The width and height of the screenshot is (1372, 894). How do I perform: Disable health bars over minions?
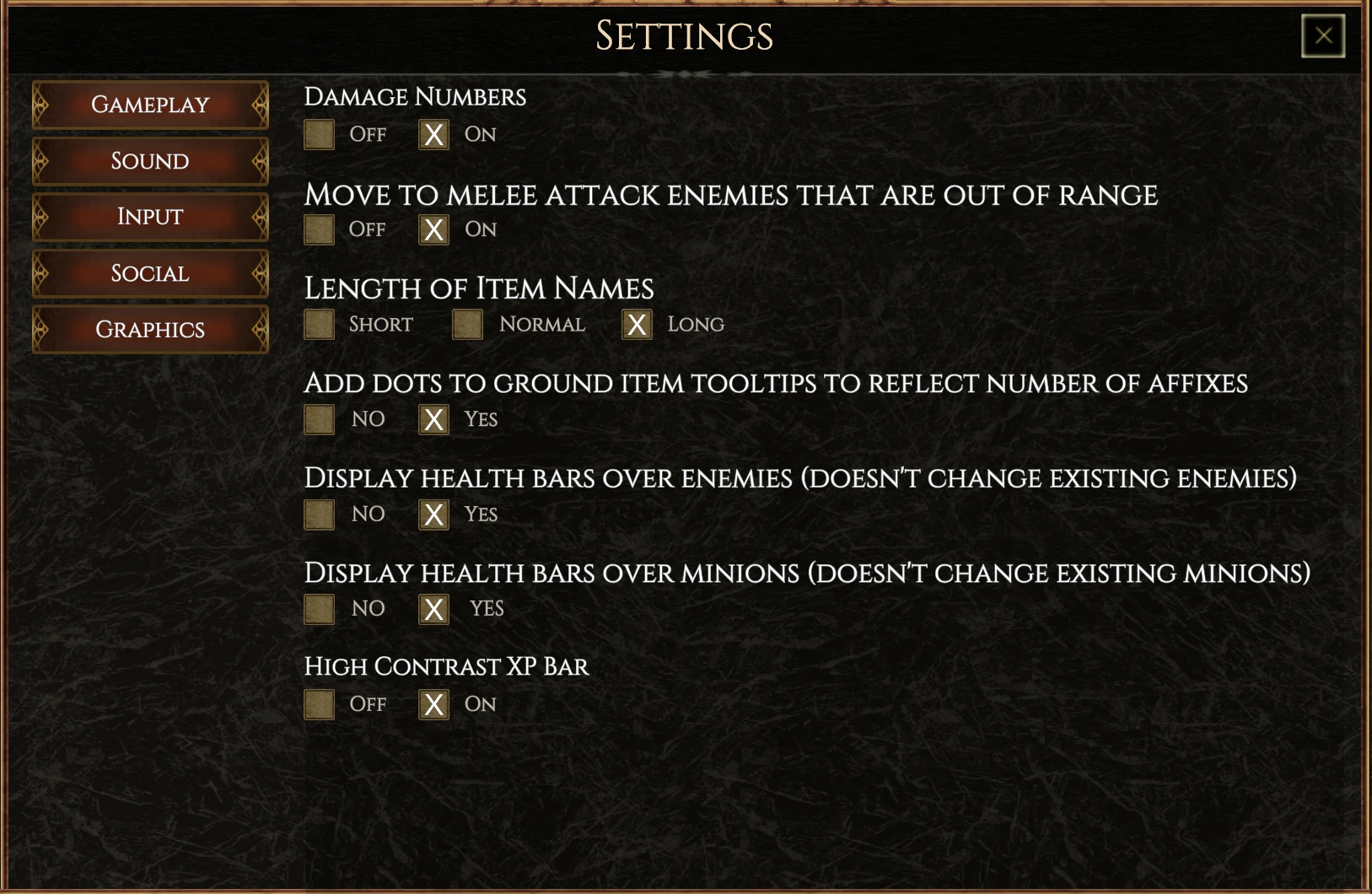click(x=319, y=609)
